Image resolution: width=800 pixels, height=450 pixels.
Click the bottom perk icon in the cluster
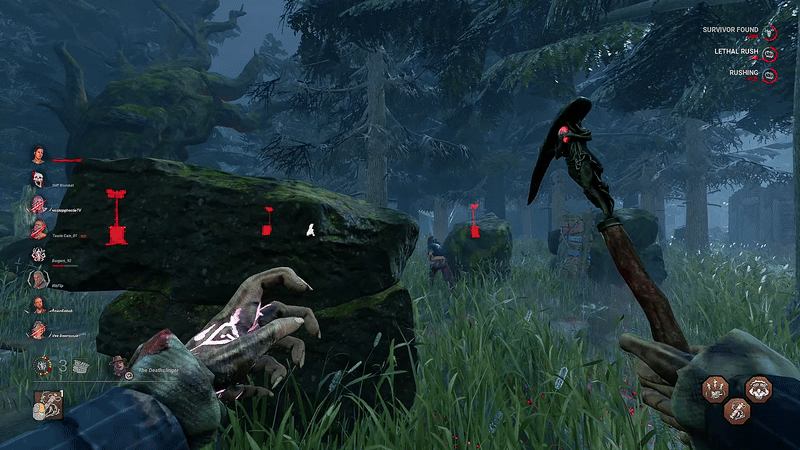(737, 409)
